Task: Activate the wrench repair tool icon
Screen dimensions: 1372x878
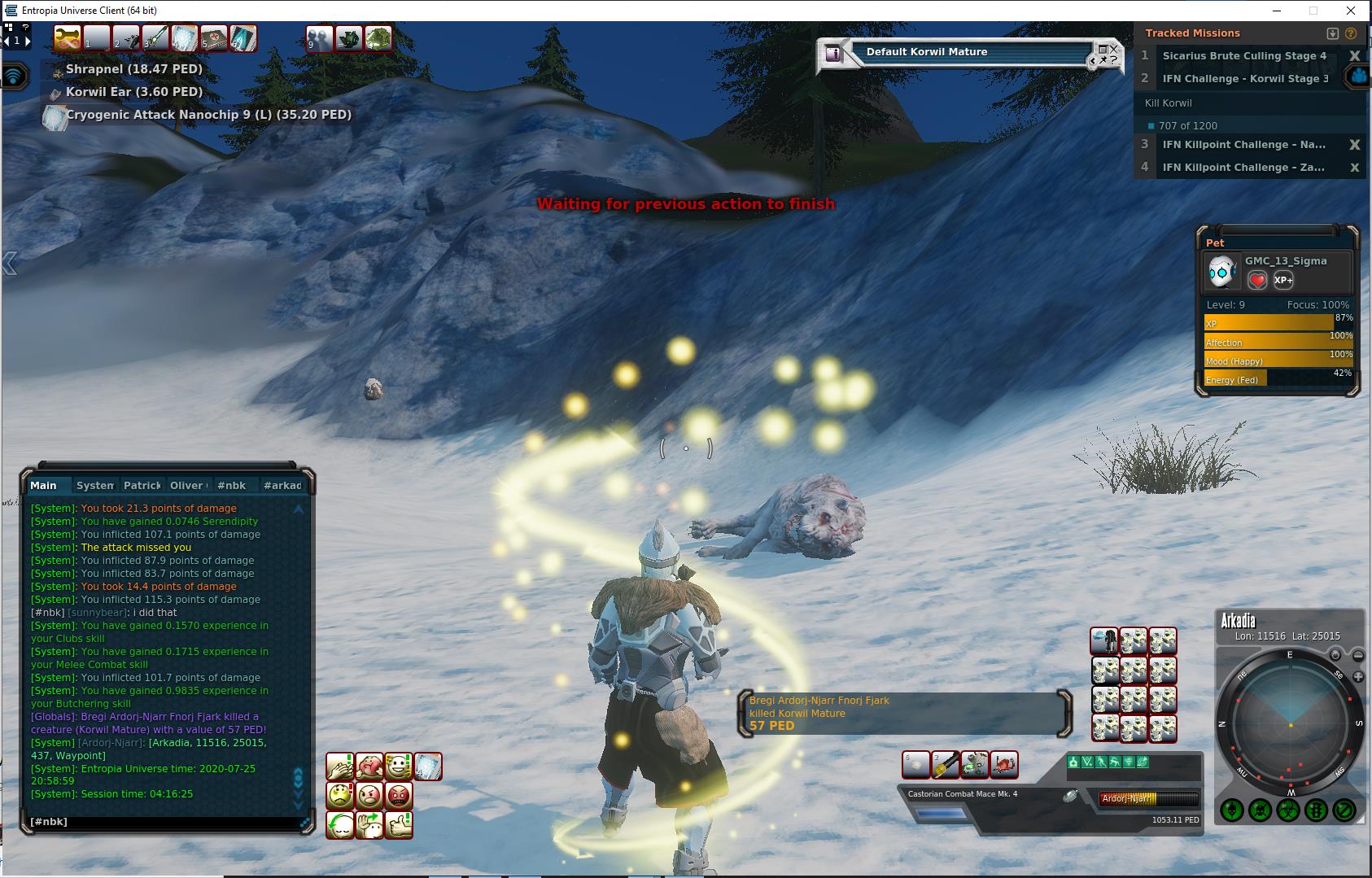Action: coord(67,38)
